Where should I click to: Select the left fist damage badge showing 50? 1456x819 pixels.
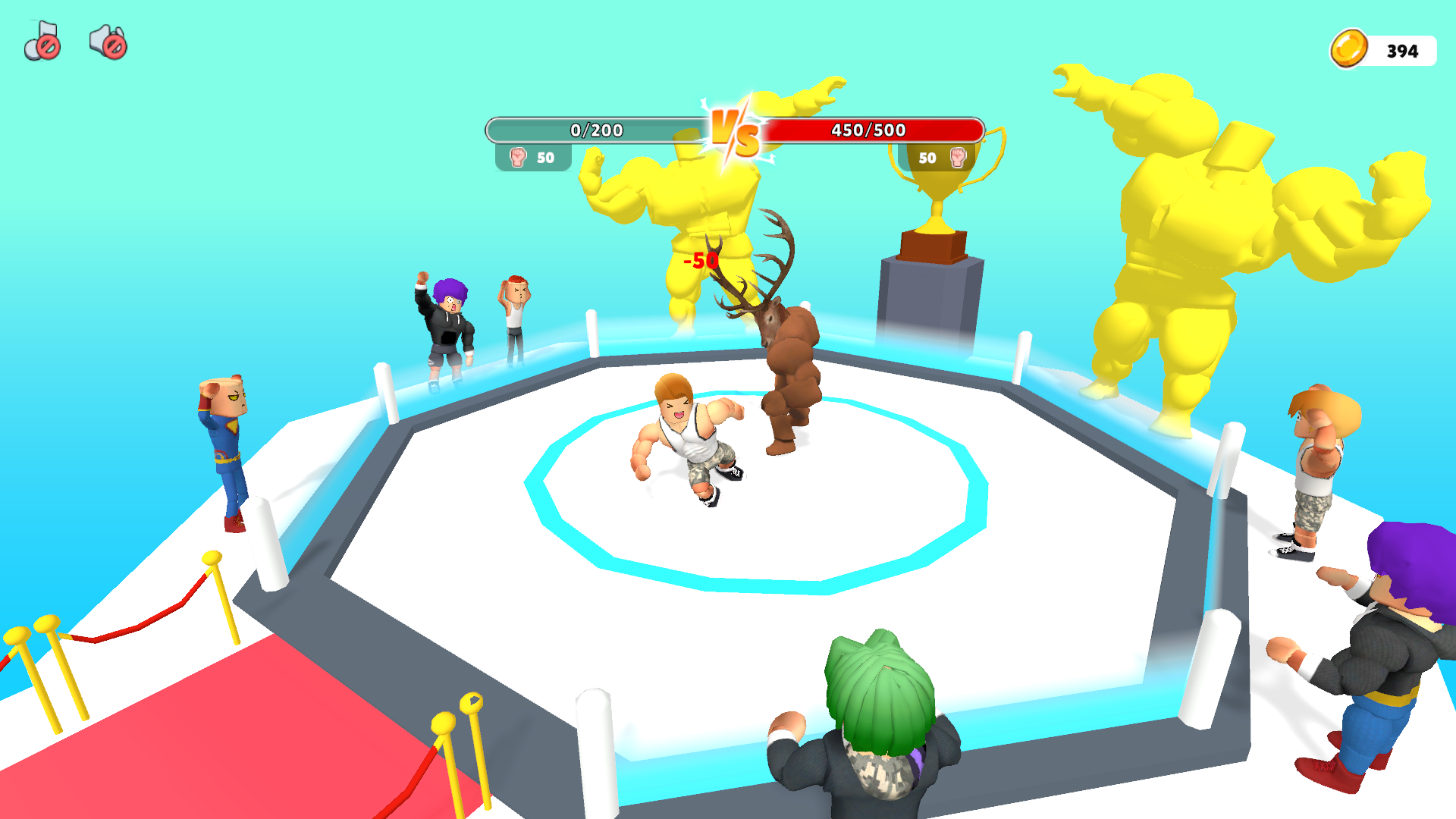tap(535, 157)
